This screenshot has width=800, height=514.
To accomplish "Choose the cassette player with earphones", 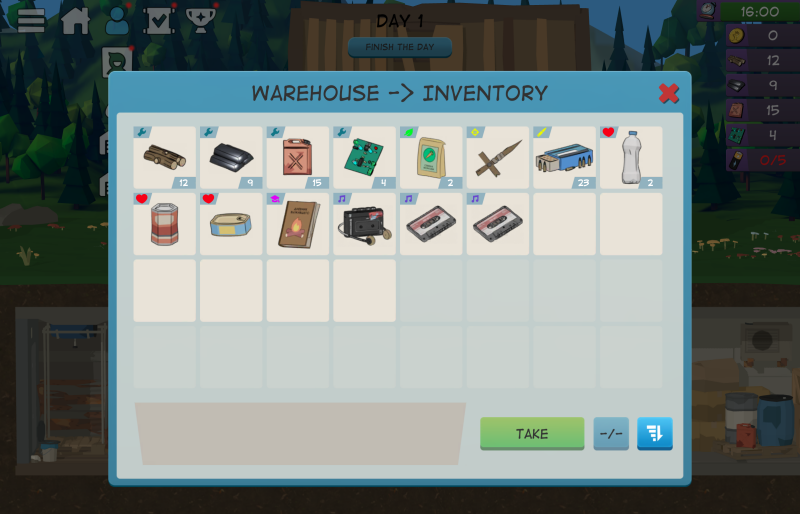I will (364, 224).
